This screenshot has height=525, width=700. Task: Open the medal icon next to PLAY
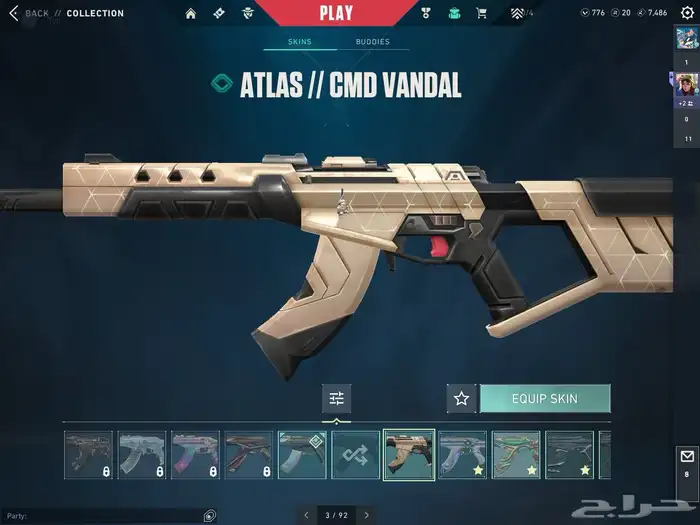pos(425,13)
